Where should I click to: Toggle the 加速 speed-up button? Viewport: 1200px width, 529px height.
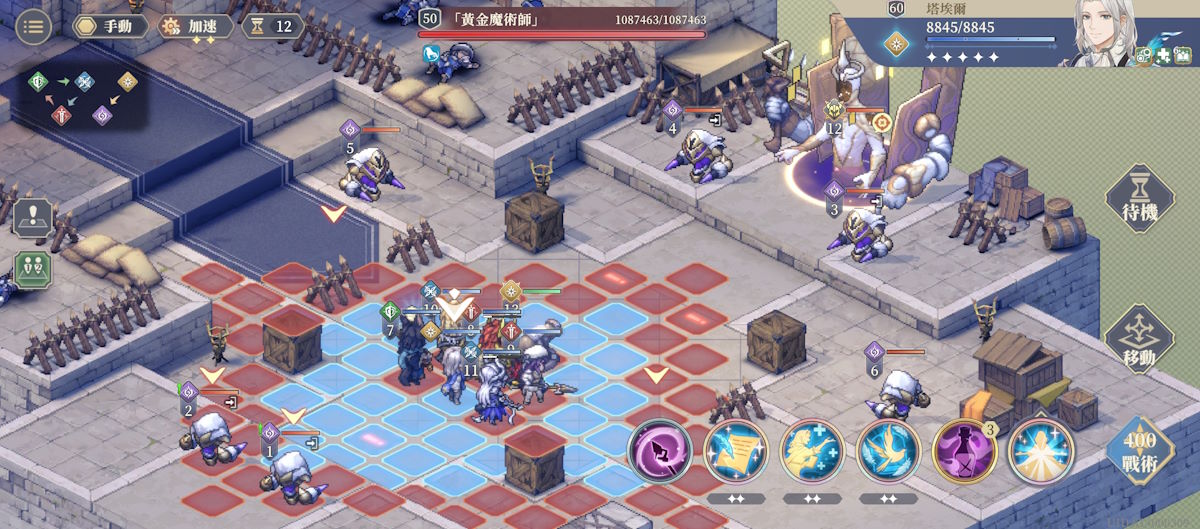(x=194, y=26)
